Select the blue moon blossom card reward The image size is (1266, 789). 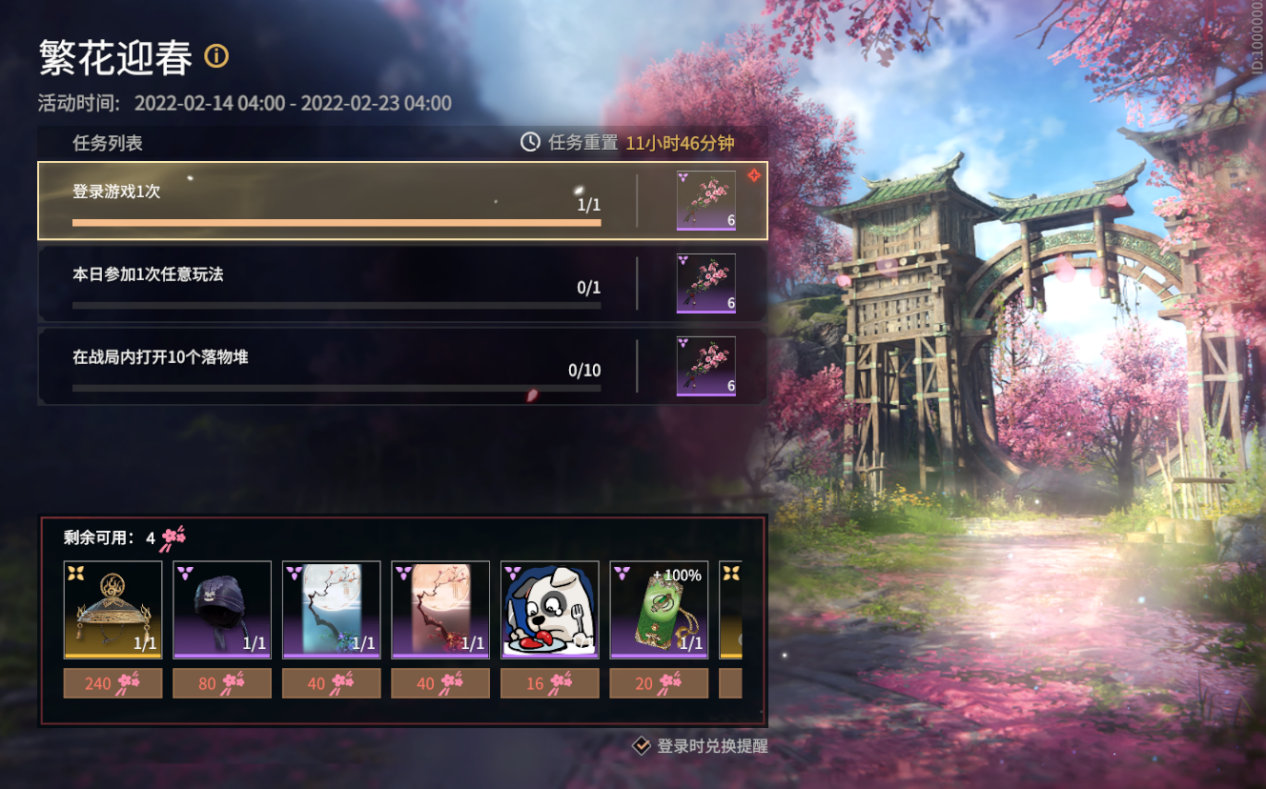[x=331, y=609]
